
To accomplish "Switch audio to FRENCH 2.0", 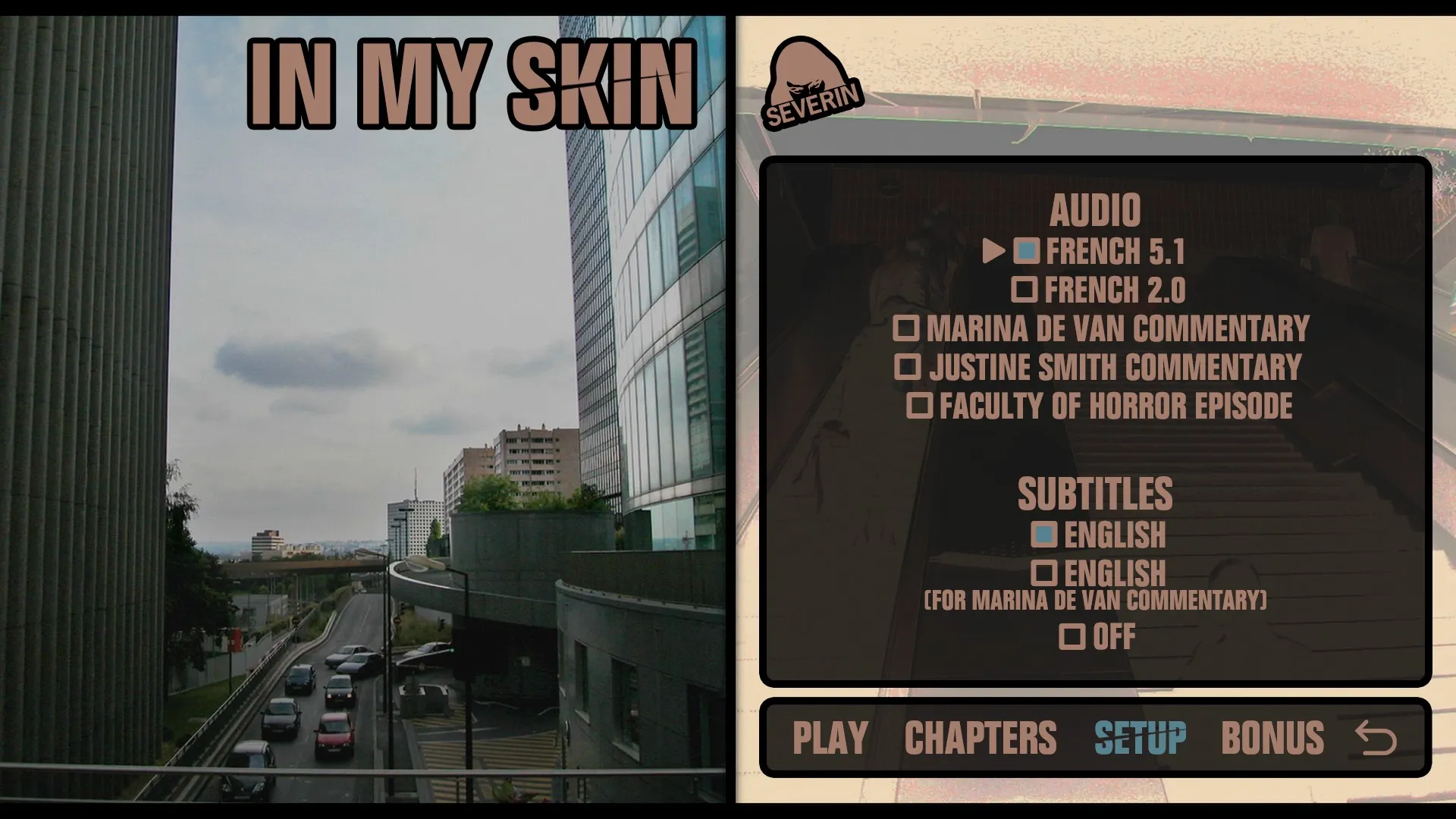I will pyautogui.click(x=1026, y=290).
